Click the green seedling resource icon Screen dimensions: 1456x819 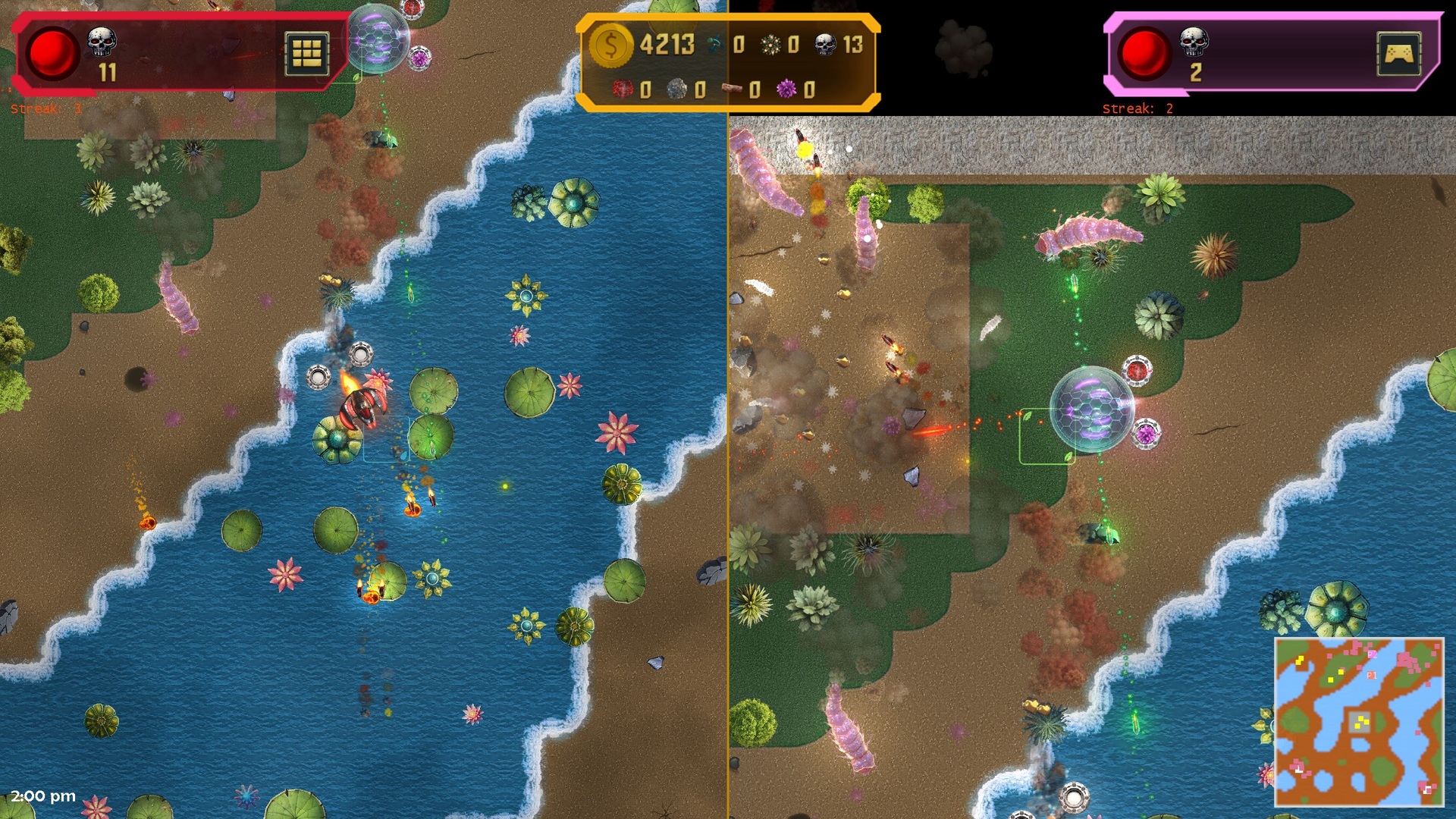click(714, 43)
